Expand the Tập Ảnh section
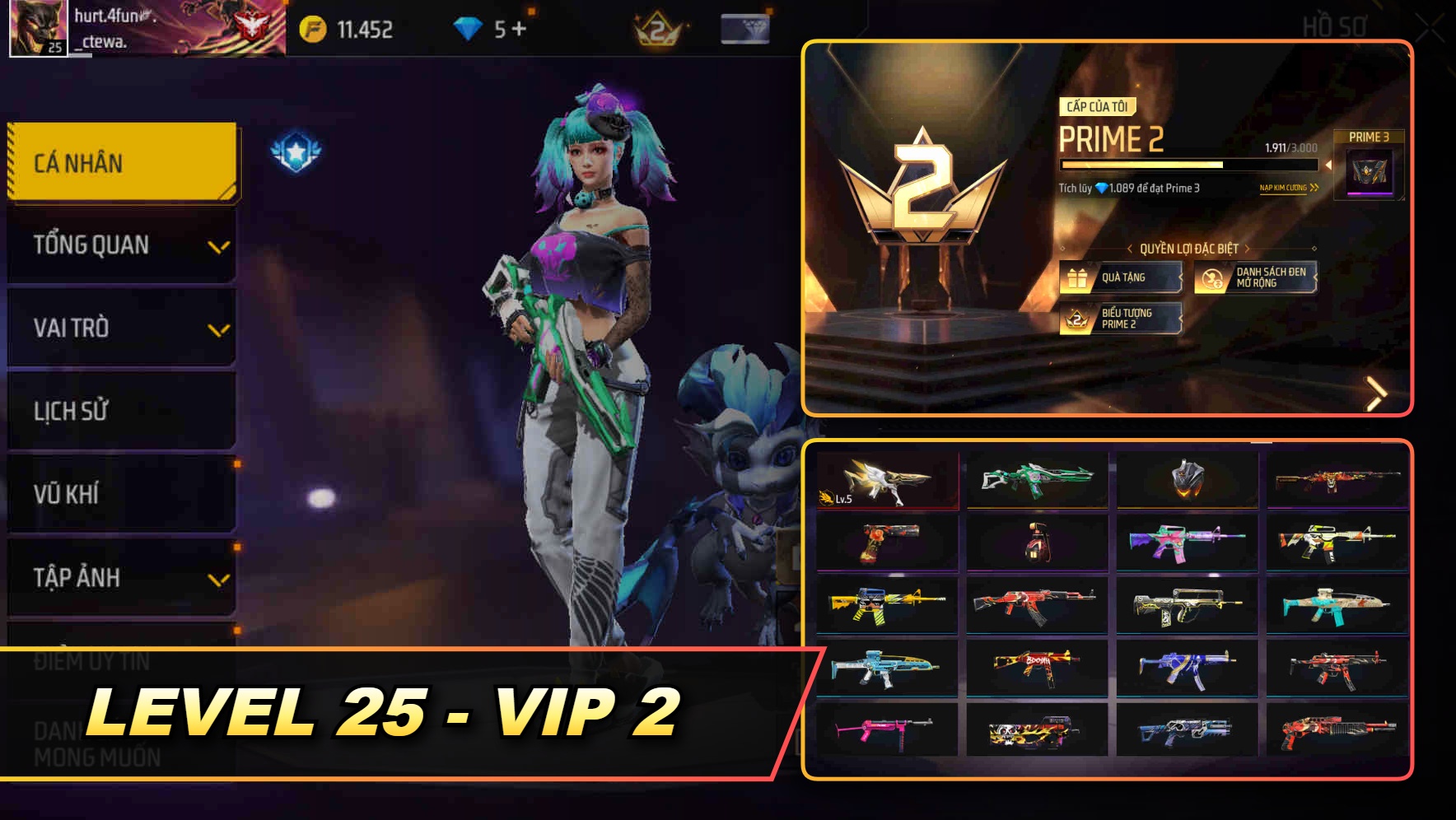The height and width of the screenshot is (820, 1456). tap(120, 578)
